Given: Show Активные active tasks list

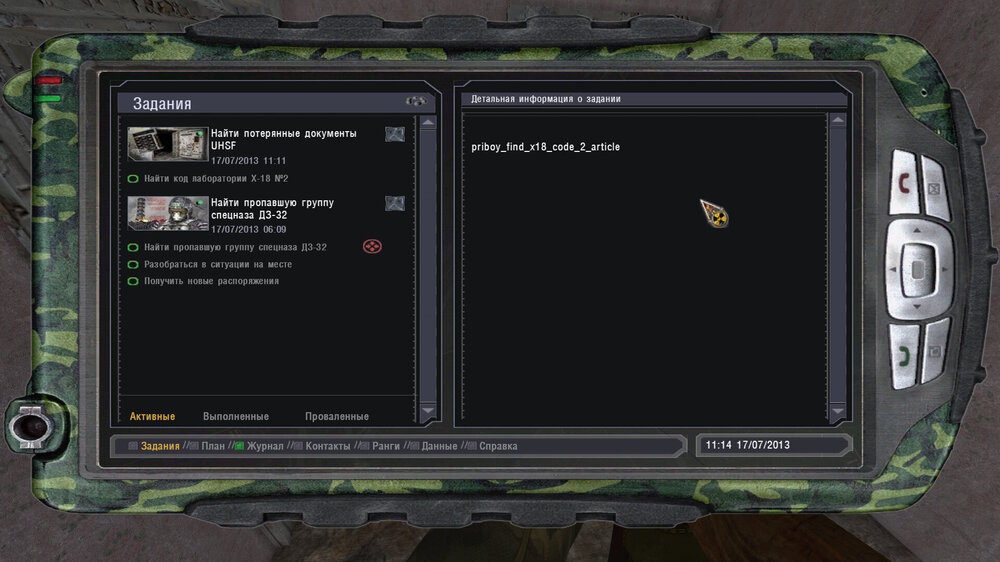Looking at the screenshot, I should pyautogui.click(x=152, y=416).
